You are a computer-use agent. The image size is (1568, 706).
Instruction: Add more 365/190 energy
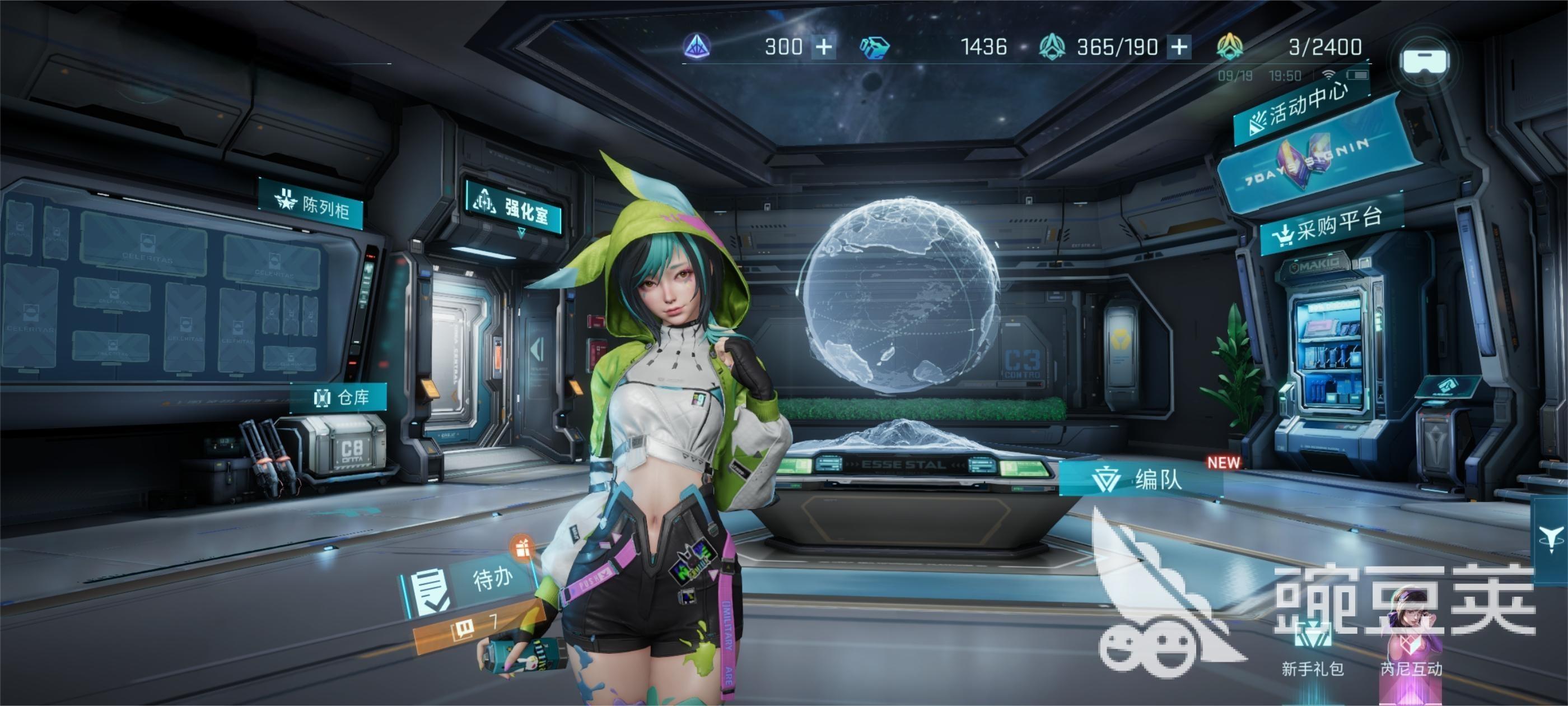(1179, 47)
